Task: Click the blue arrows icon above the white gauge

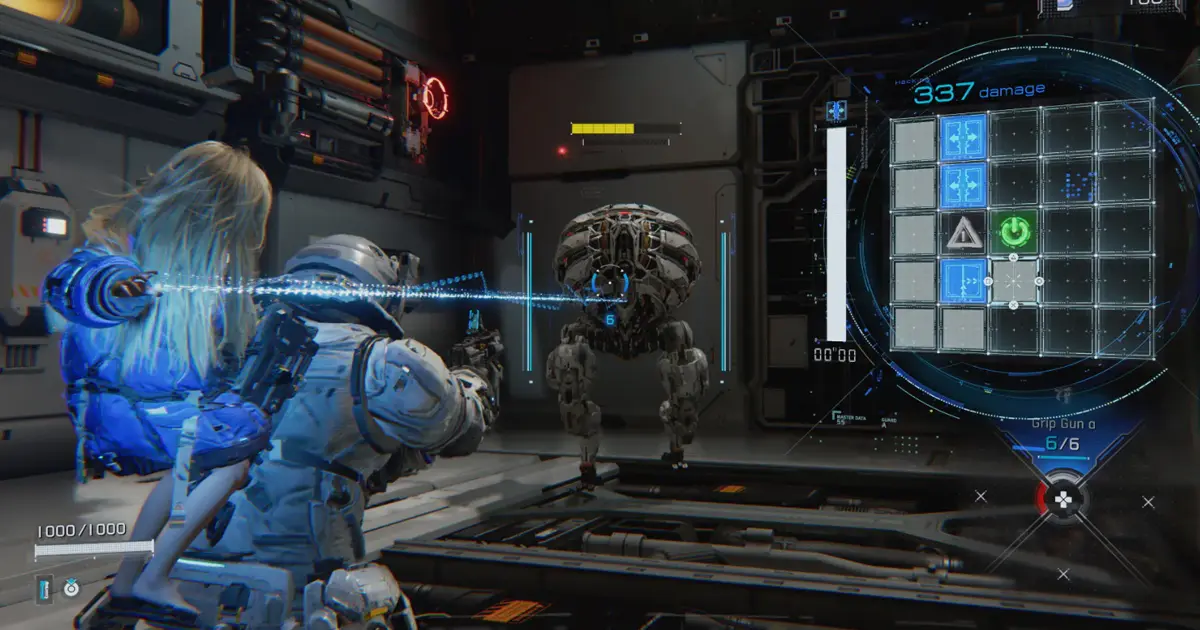Action: tap(837, 111)
